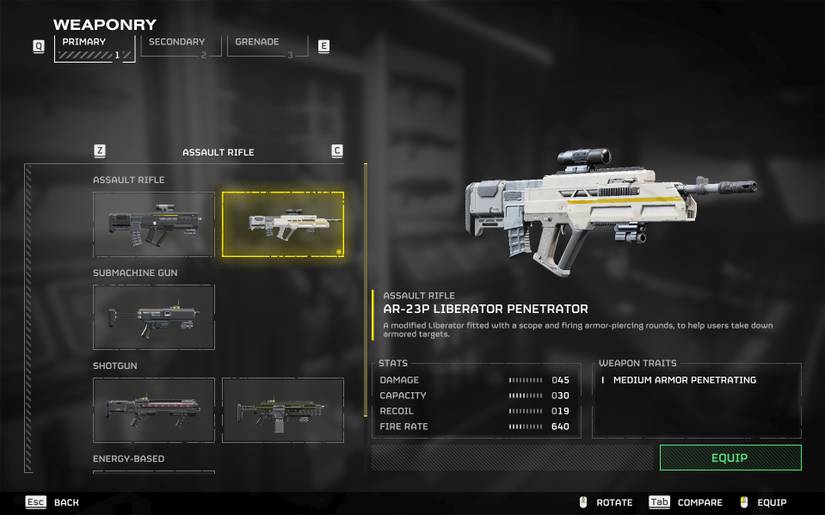
Task: Switch to the Primary weapon tab
Action: pyautogui.click(x=95, y=47)
